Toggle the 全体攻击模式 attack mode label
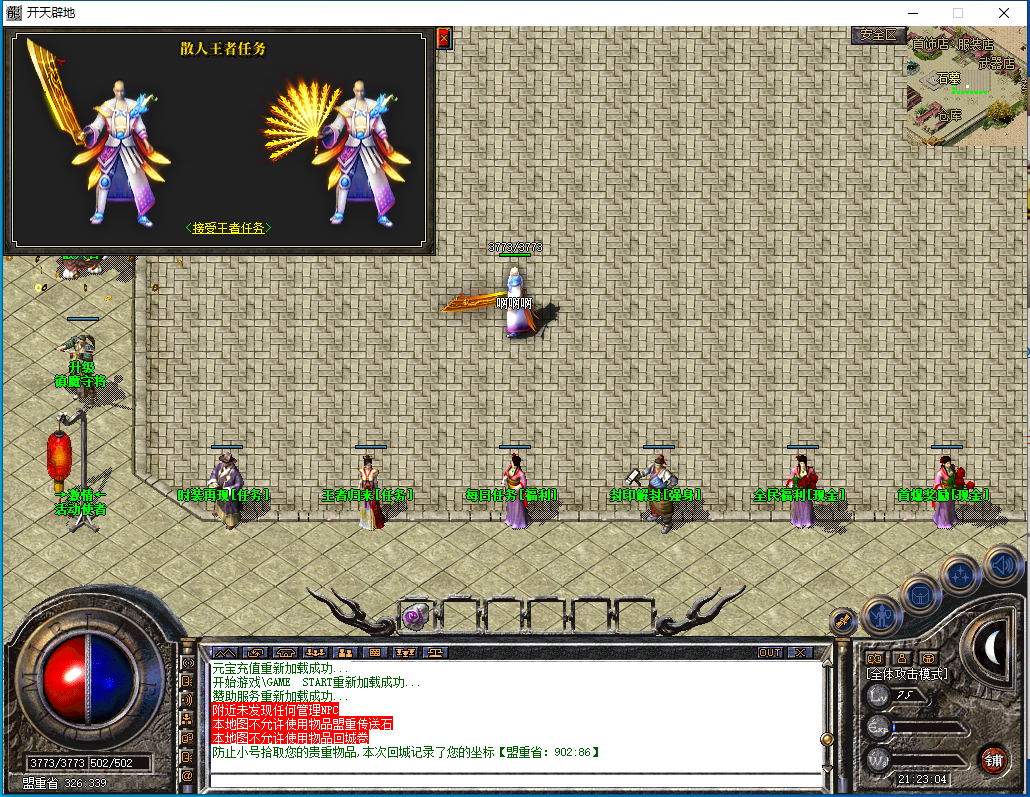Image resolution: width=1030 pixels, height=797 pixels. pyautogui.click(x=907, y=674)
